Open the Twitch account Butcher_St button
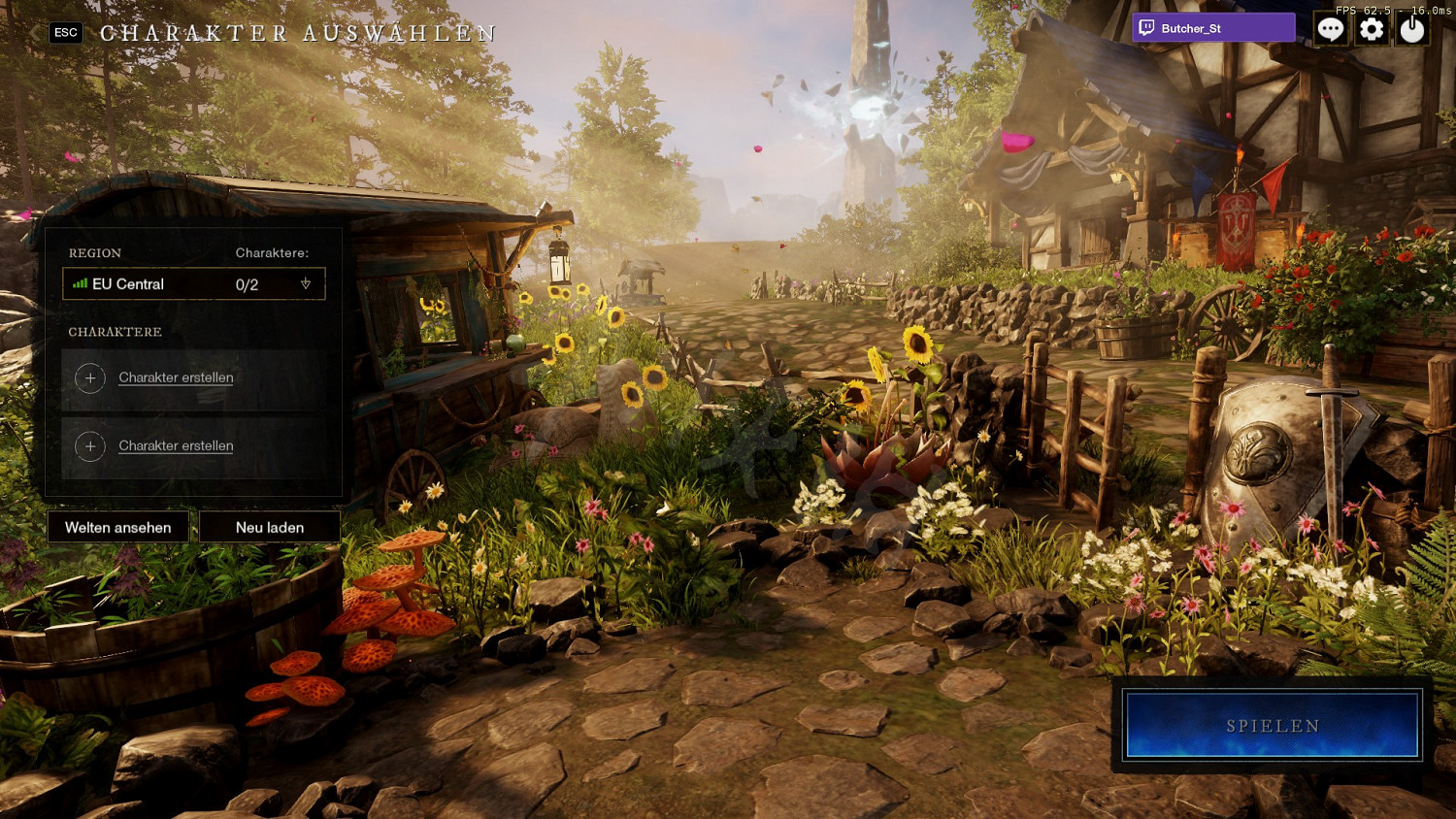Viewport: 1456px width, 819px height. coord(1213,28)
